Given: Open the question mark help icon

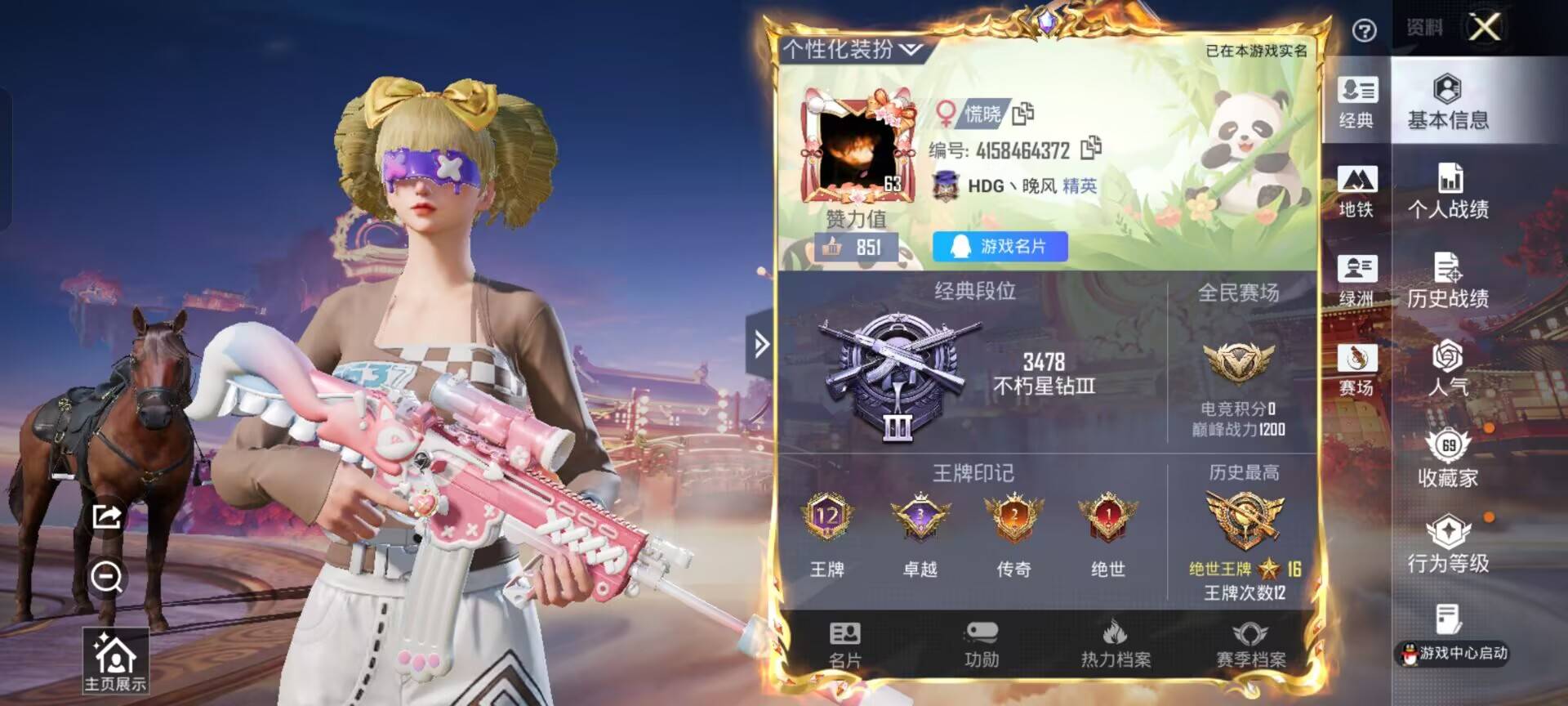Looking at the screenshot, I should 1364,31.
